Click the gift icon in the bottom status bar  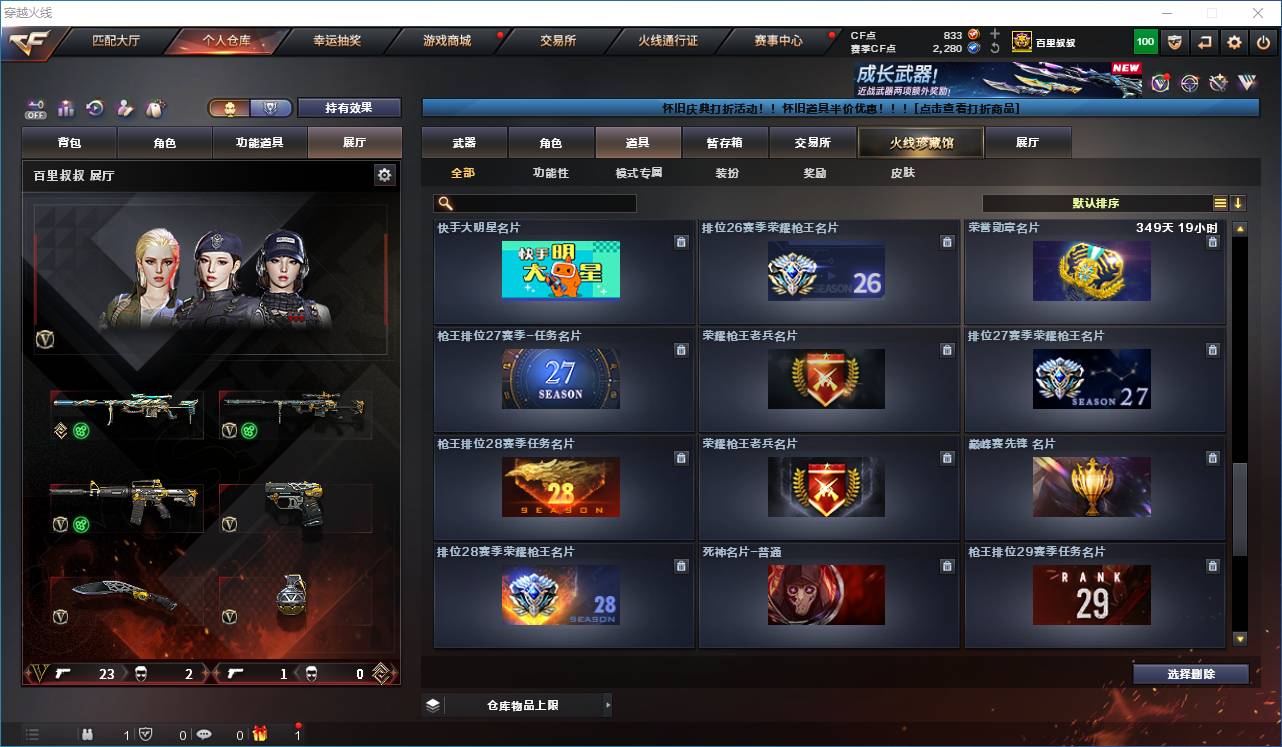click(x=258, y=734)
